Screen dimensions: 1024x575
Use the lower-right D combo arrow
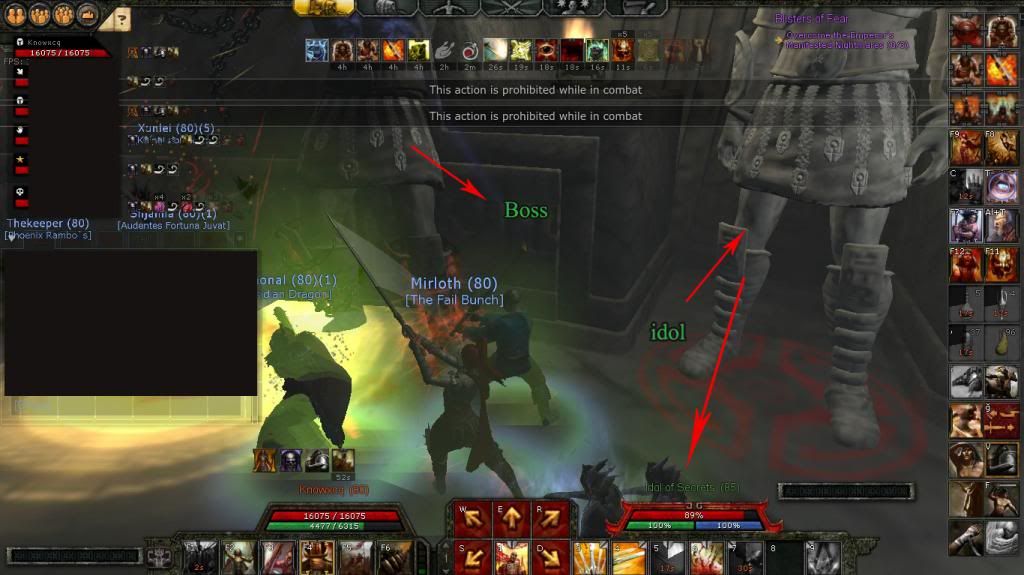549,554
